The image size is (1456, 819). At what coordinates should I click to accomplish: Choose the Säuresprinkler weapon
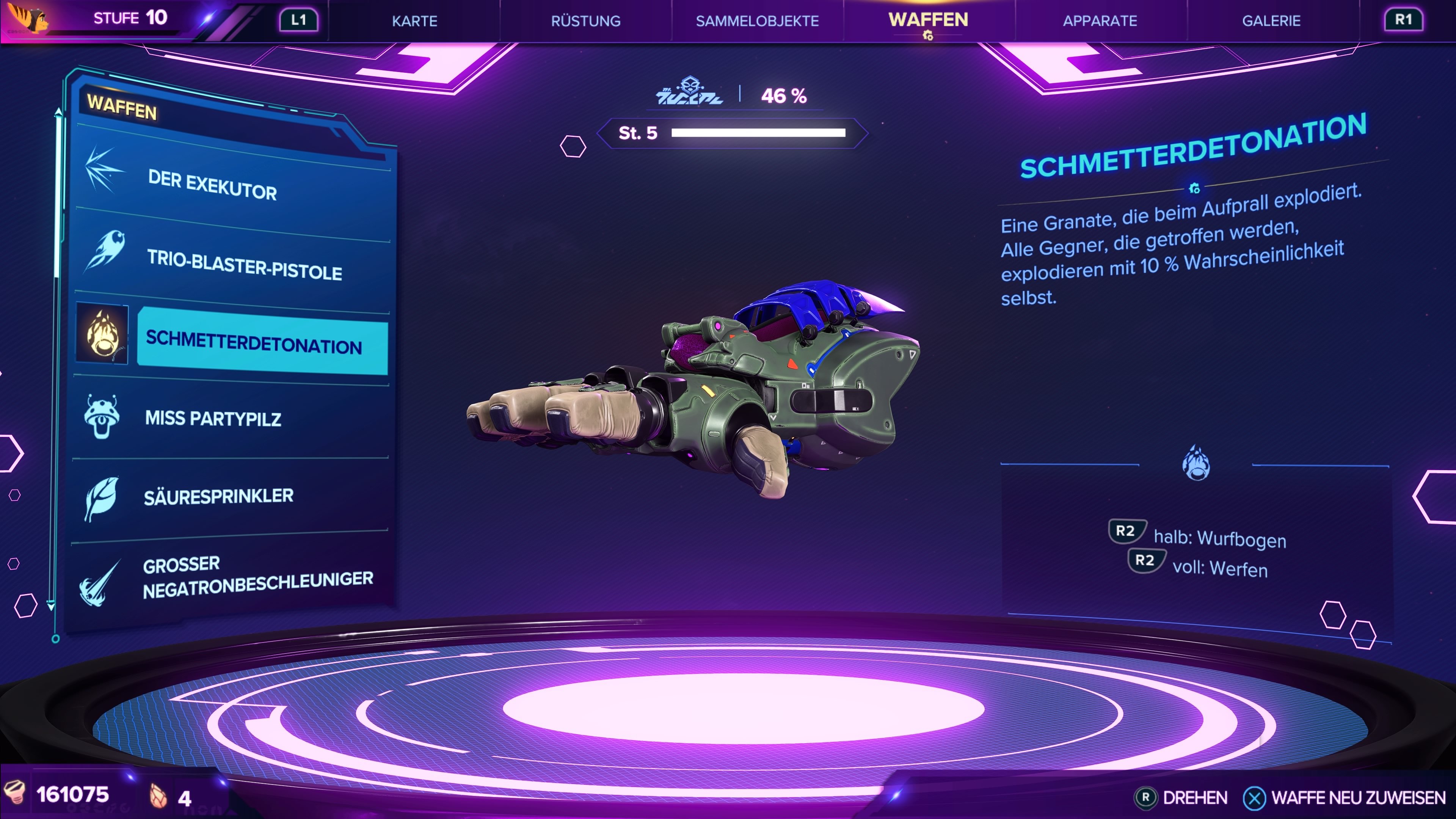[232, 496]
